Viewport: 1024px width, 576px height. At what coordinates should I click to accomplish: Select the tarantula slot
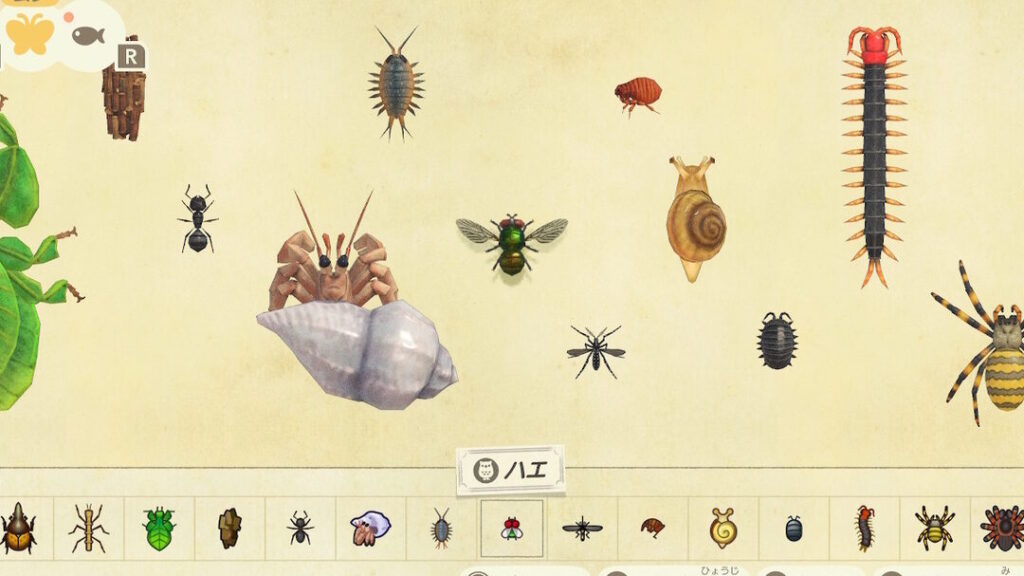[x=1002, y=528]
